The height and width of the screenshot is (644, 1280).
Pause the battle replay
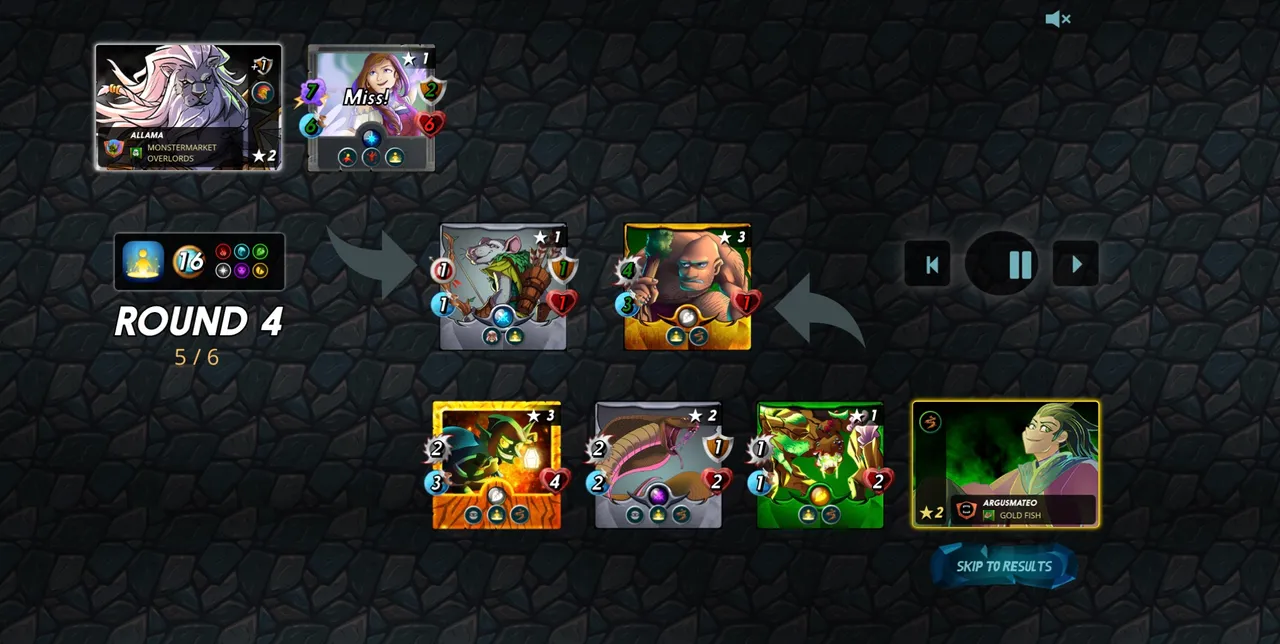[1019, 264]
